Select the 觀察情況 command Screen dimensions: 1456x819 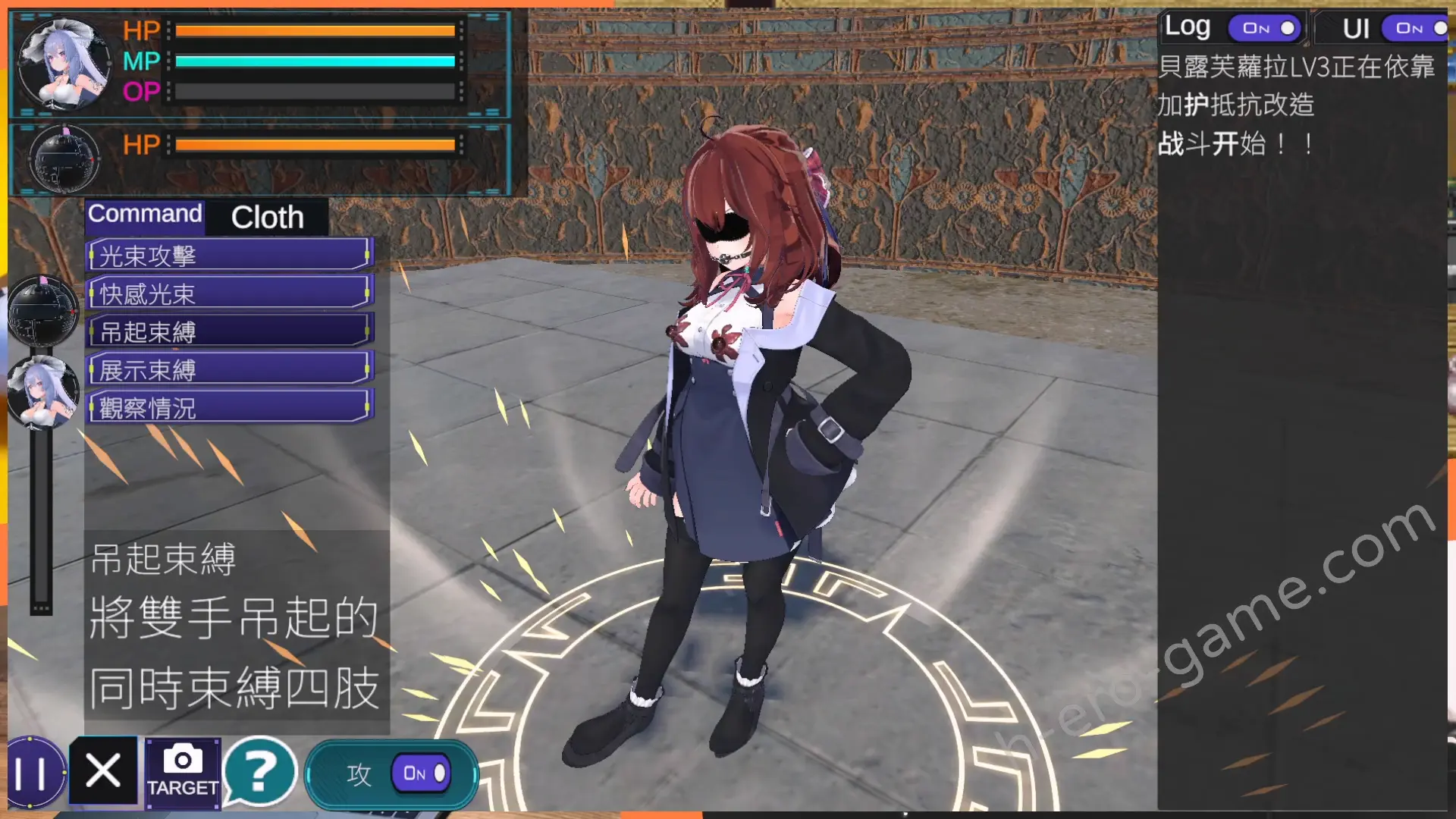pyautogui.click(x=229, y=408)
